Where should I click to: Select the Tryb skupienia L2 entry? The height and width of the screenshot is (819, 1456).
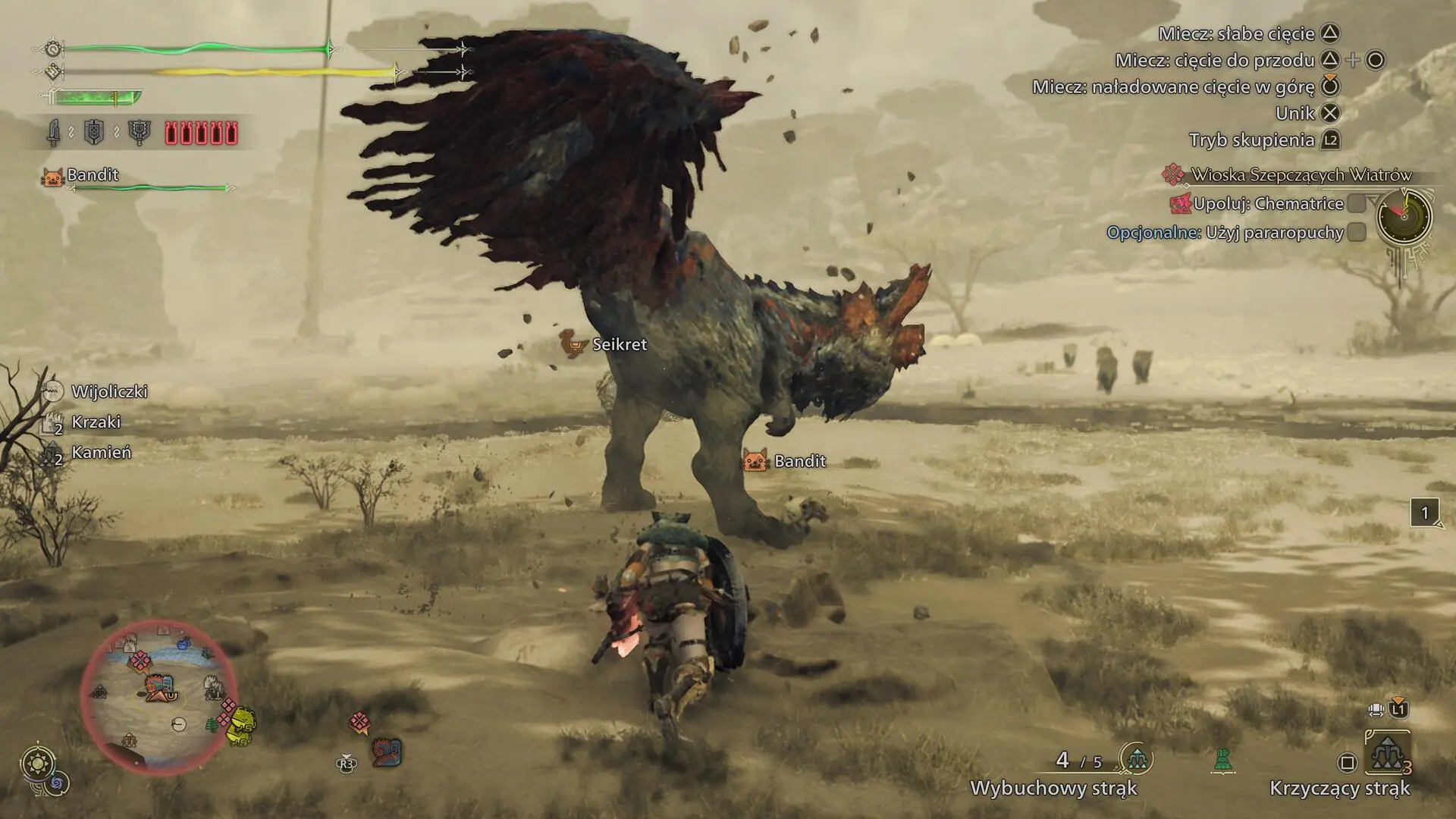1260,140
